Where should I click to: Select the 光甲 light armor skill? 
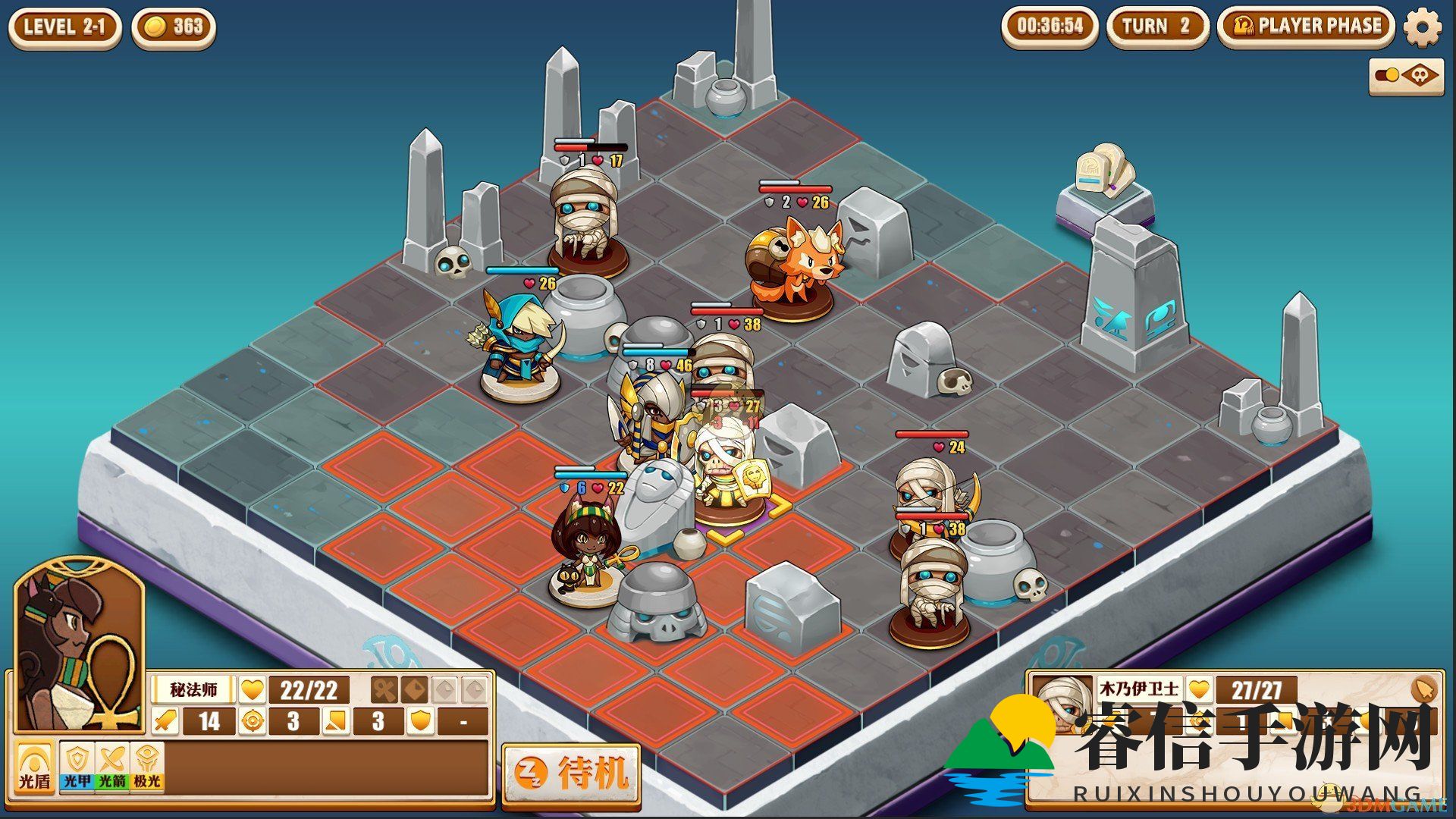click(77, 766)
